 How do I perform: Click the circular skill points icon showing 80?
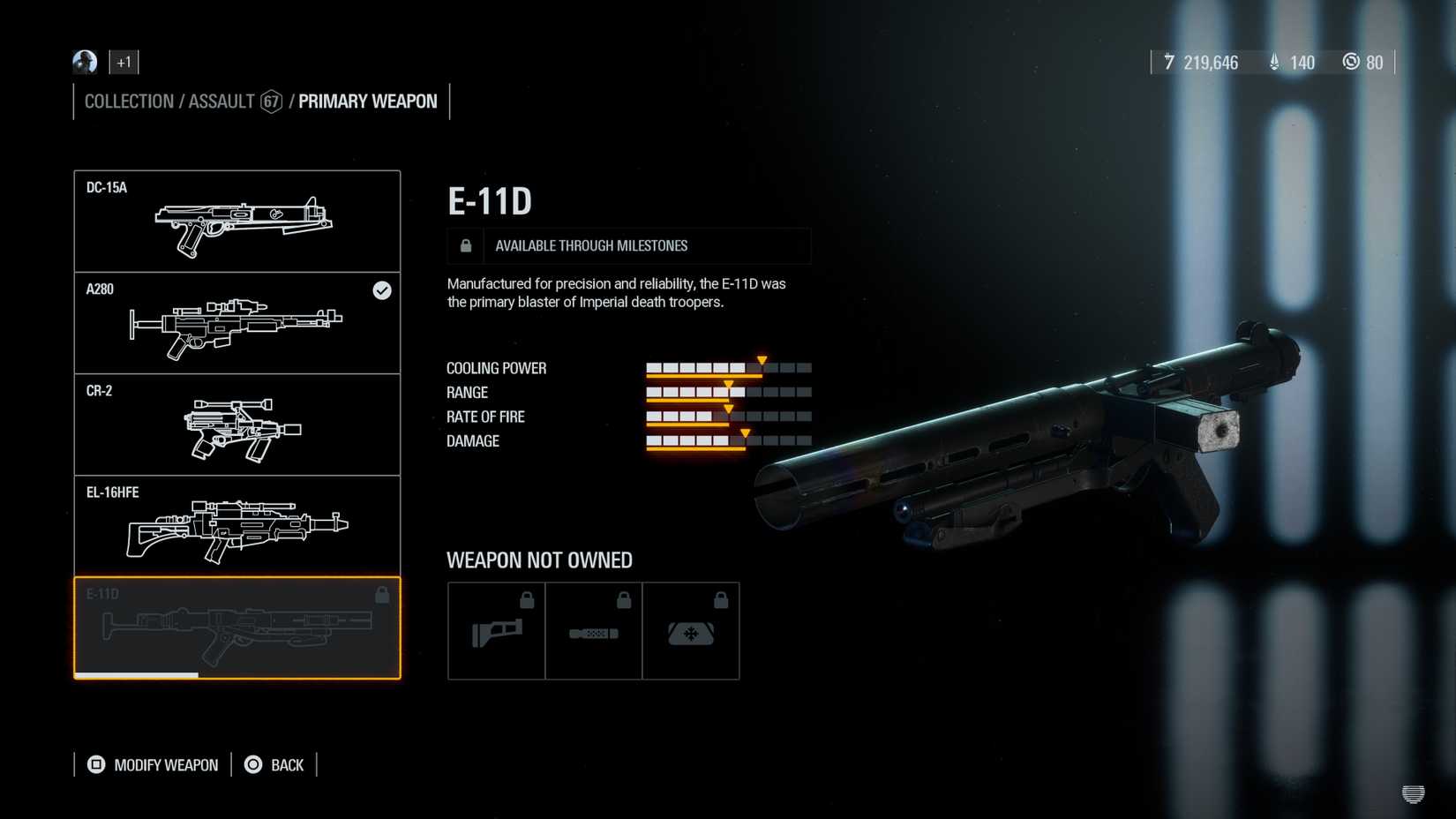pos(1352,63)
